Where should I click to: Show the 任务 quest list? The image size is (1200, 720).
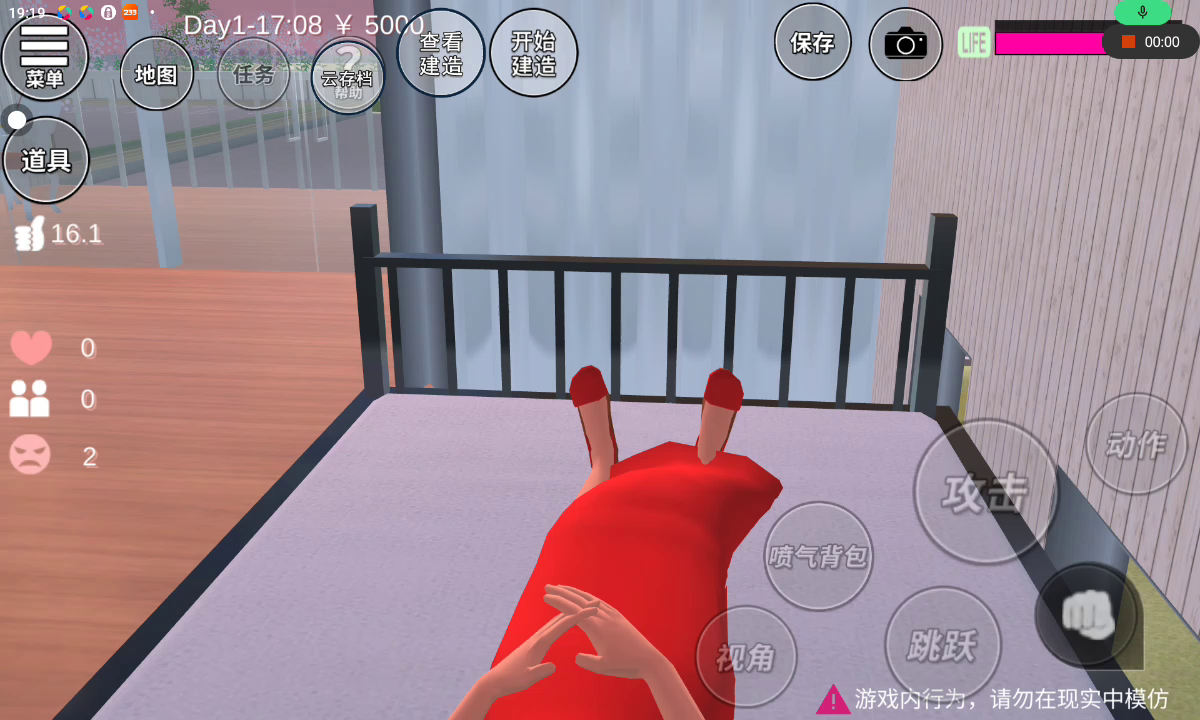(x=253, y=74)
